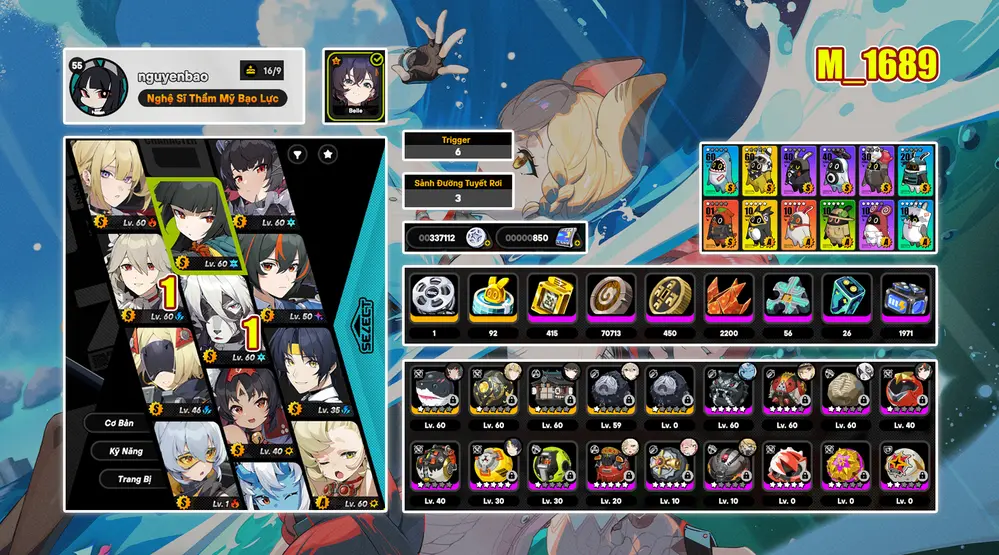Image resolution: width=999 pixels, height=555 pixels.
Task: Select the teal dice item slot
Action: 848,296
